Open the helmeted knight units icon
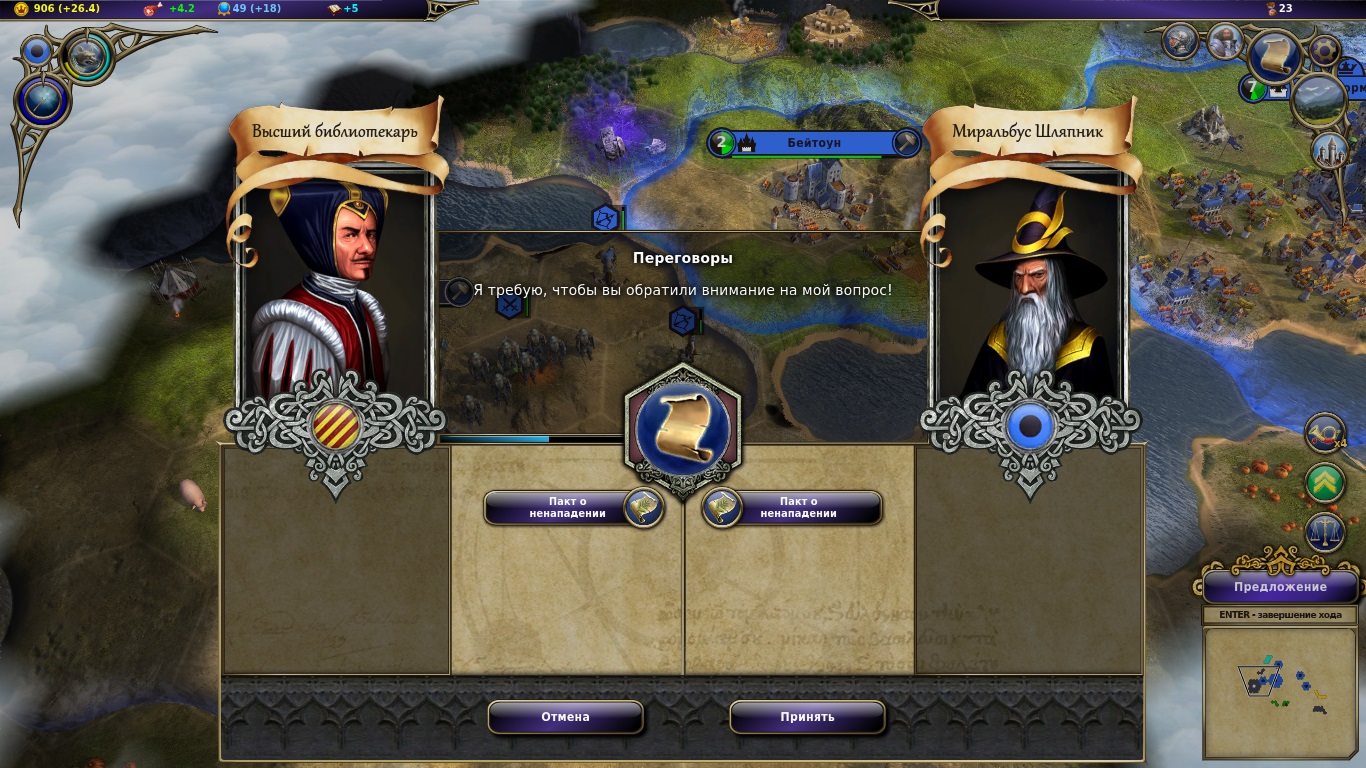Viewport: 1366px width, 768px height. click(x=1181, y=41)
